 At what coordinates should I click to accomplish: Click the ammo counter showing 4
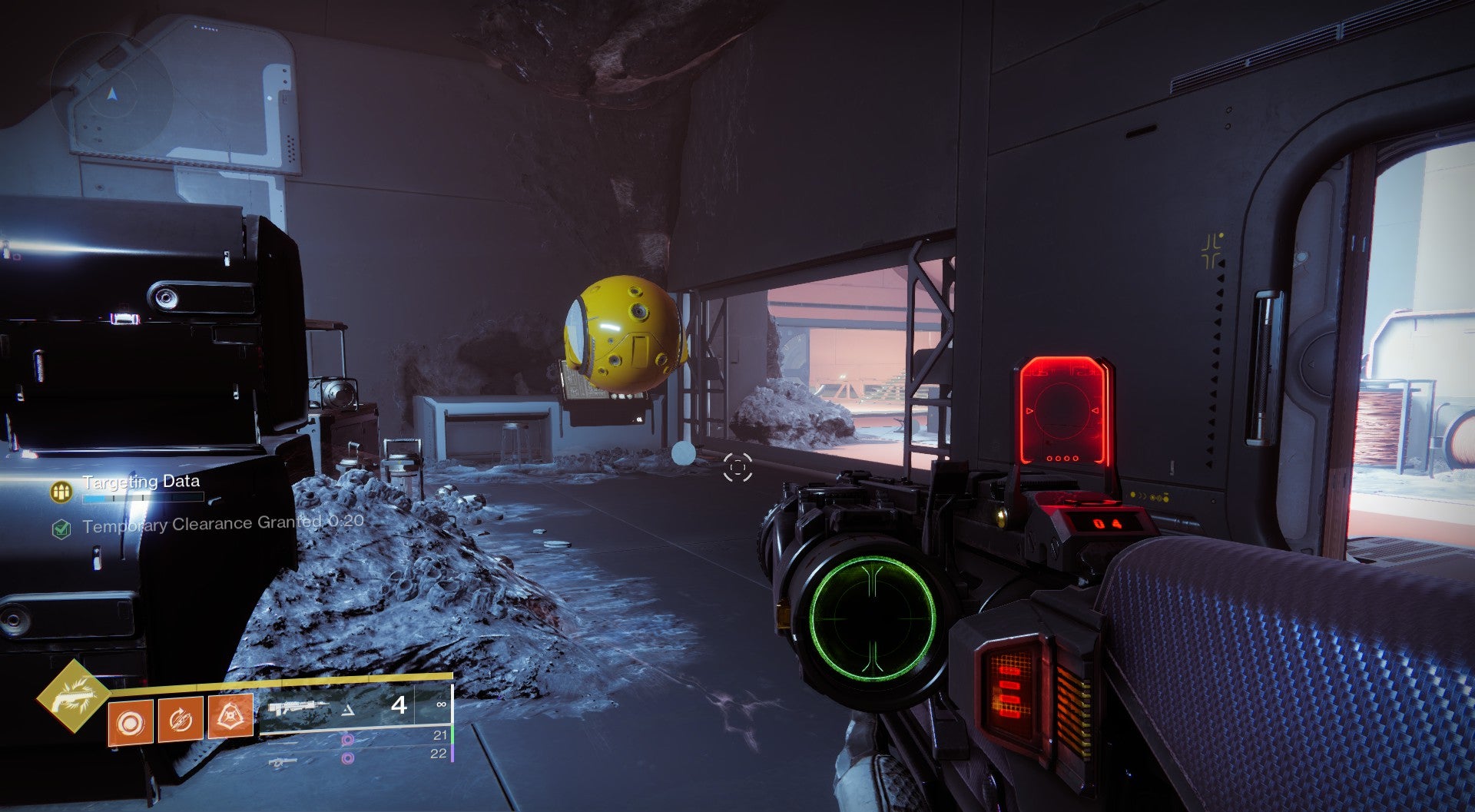400,707
